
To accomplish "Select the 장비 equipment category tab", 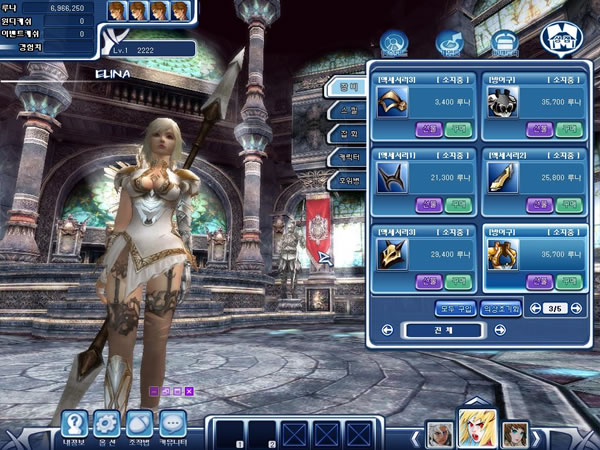I will point(343,88).
